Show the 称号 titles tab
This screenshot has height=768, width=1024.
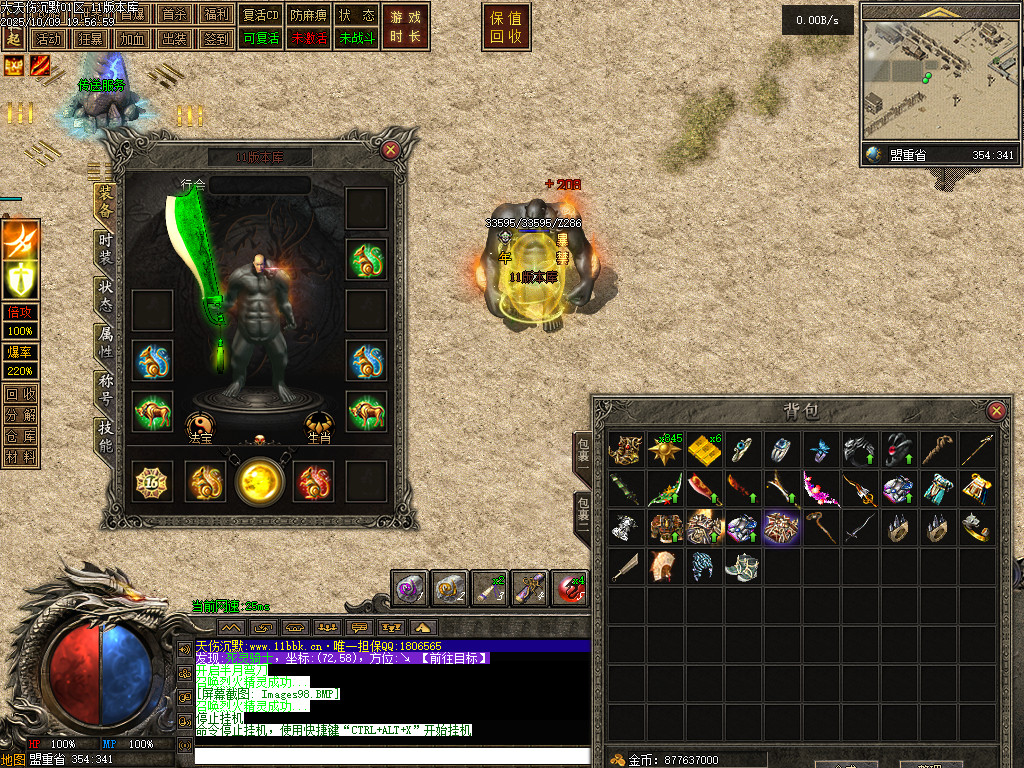tap(105, 388)
